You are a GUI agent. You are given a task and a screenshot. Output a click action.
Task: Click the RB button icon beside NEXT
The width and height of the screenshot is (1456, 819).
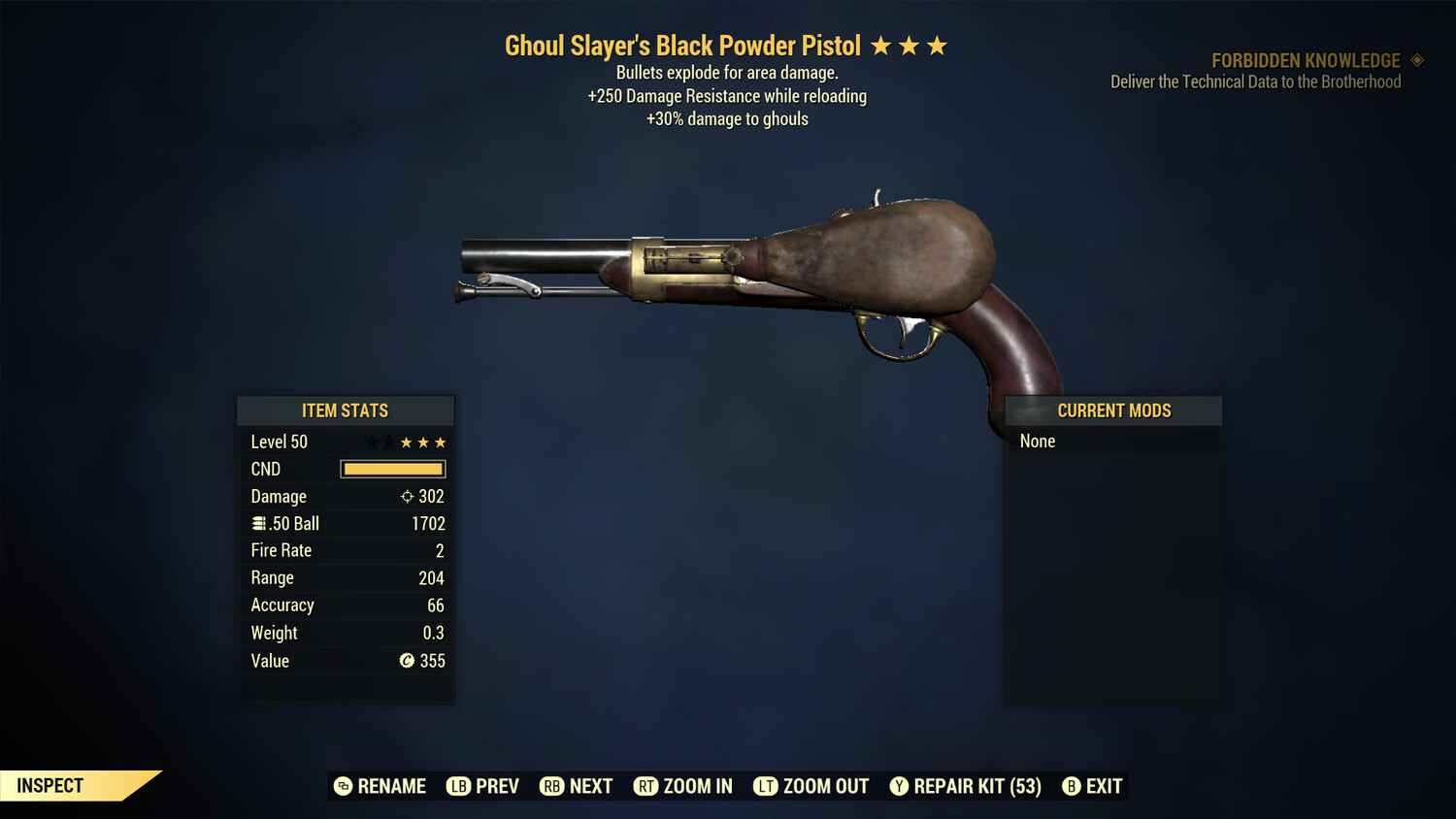point(550,786)
